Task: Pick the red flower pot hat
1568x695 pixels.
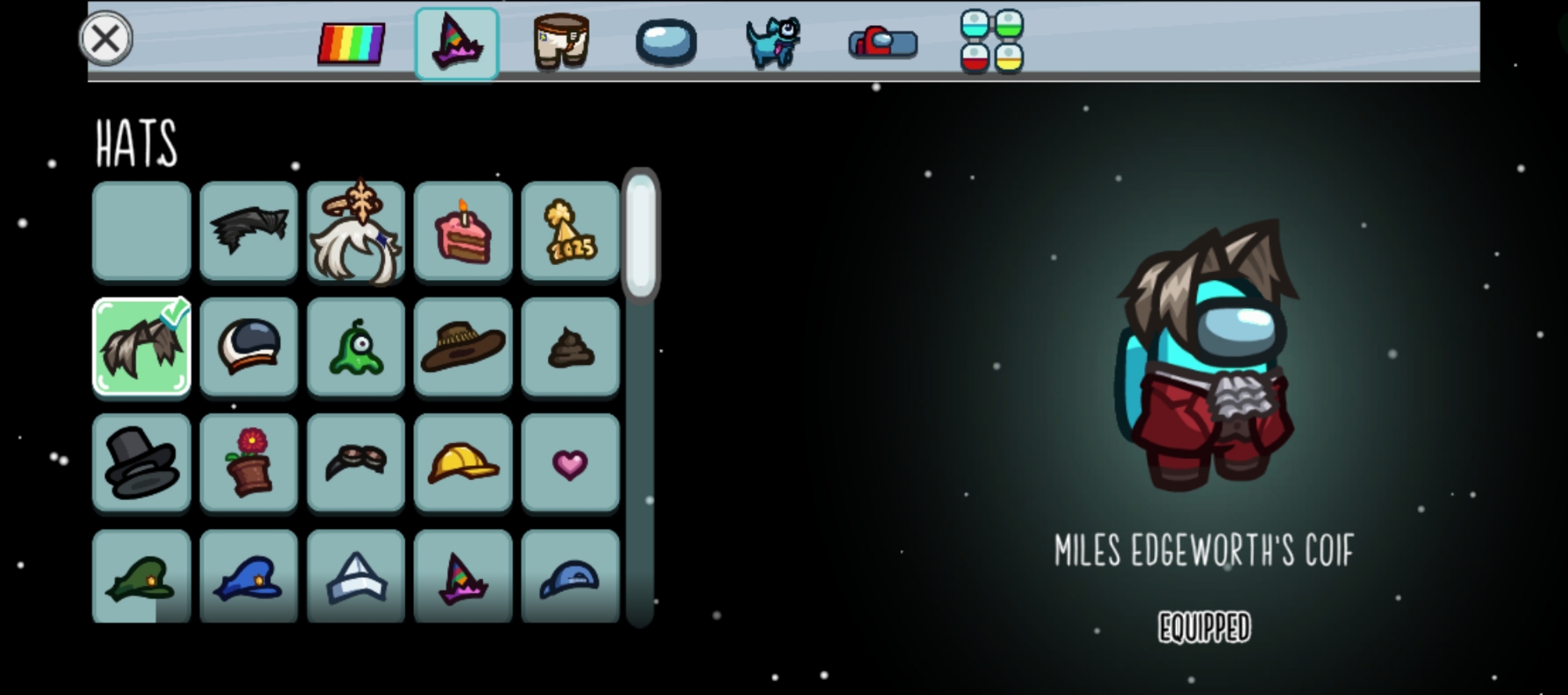Action: pos(249,463)
